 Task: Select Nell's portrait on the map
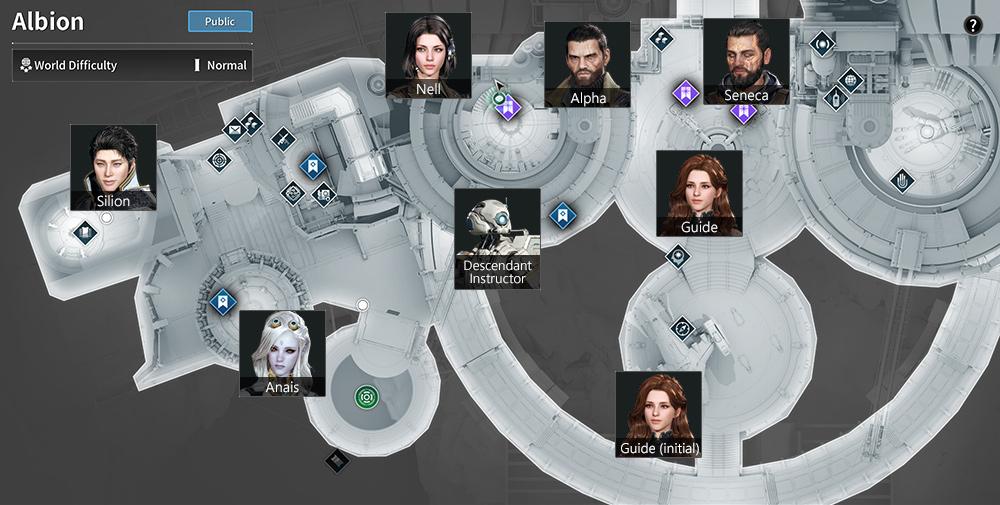click(x=428, y=55)
